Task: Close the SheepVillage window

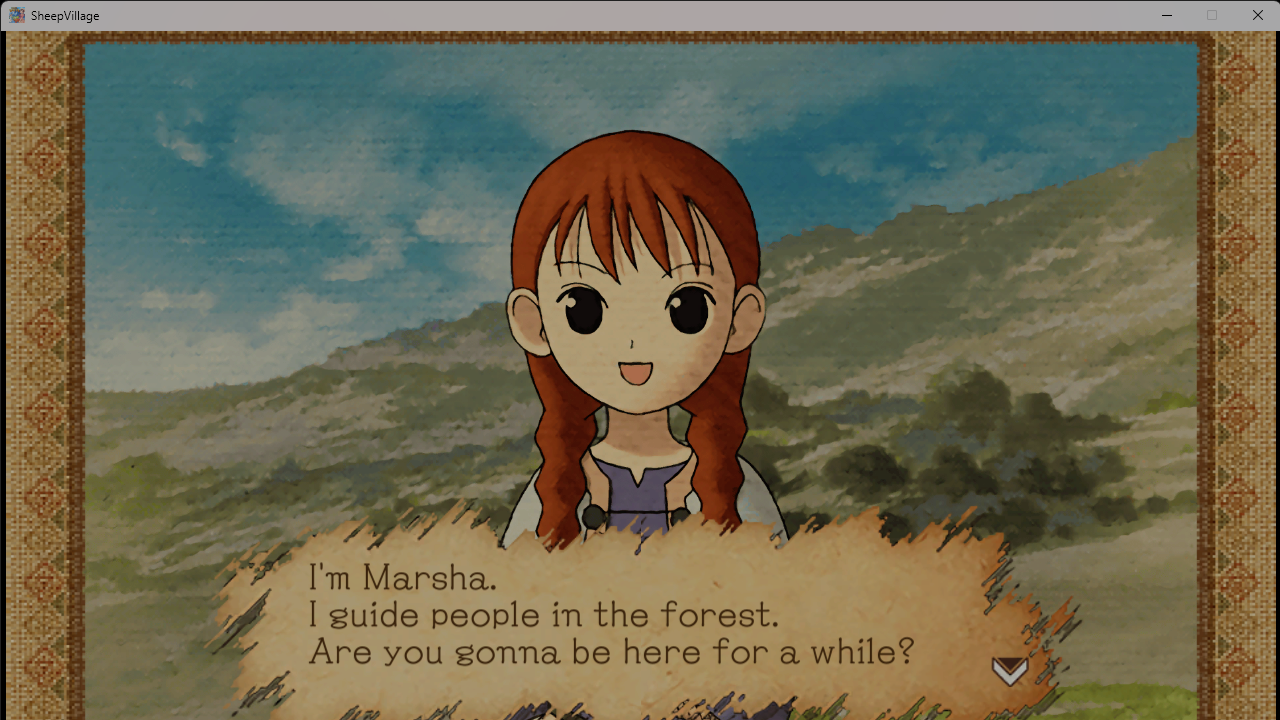Action: coord(1257,15)
